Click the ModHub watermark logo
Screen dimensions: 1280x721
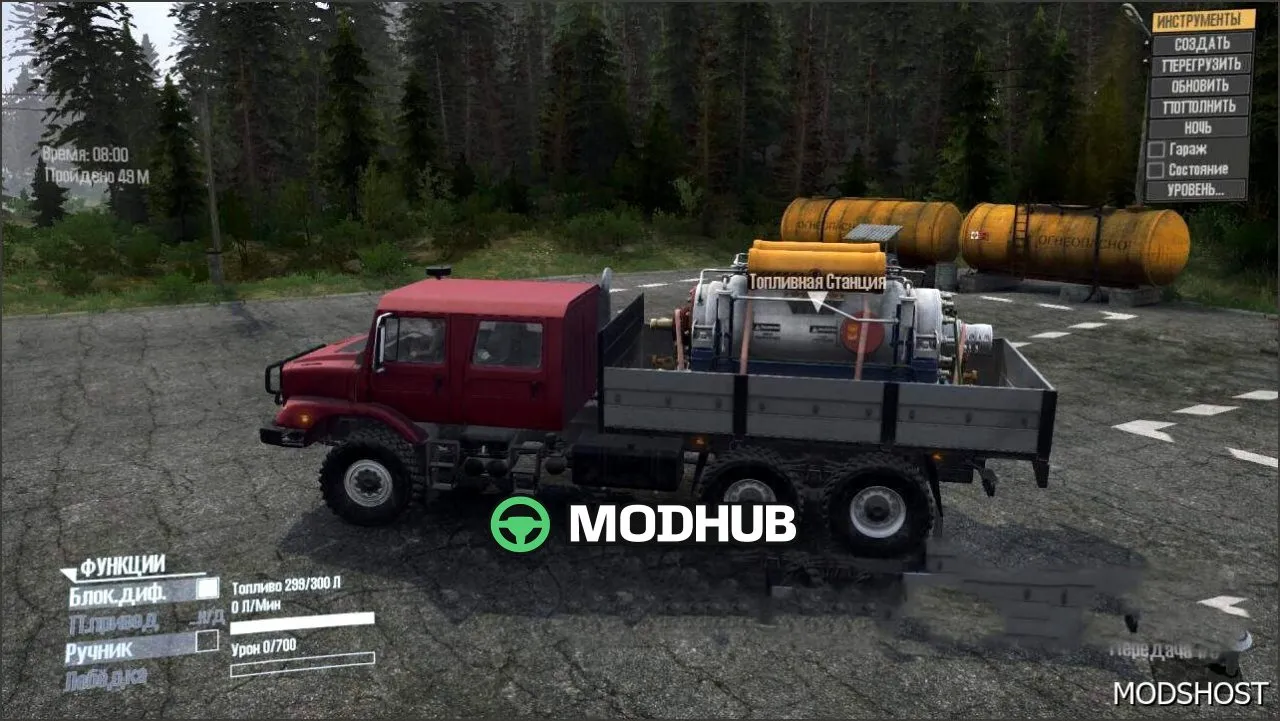pos(643,523)
